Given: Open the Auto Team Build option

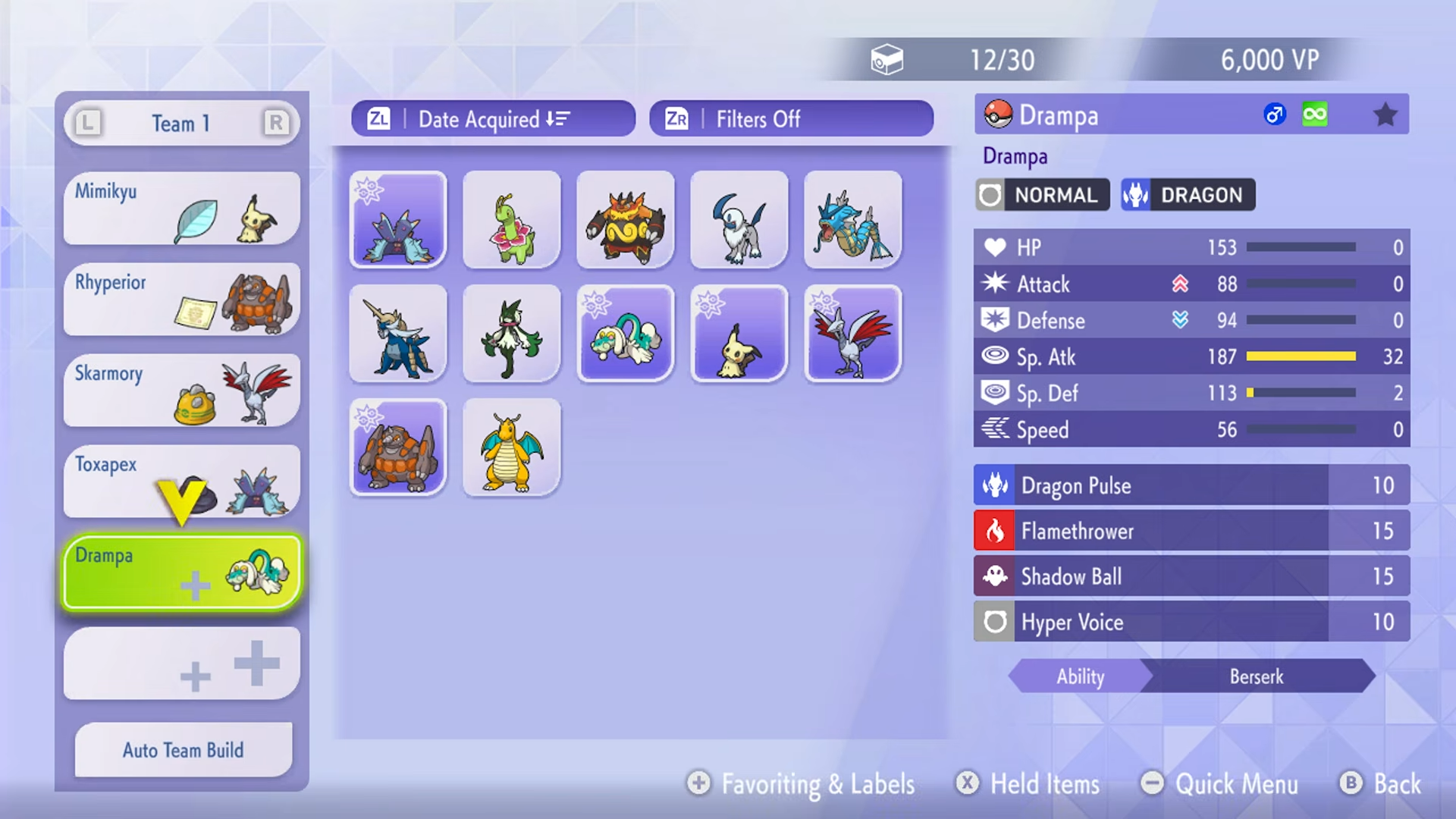Looking at the screenshot, I should click(184, 750).
